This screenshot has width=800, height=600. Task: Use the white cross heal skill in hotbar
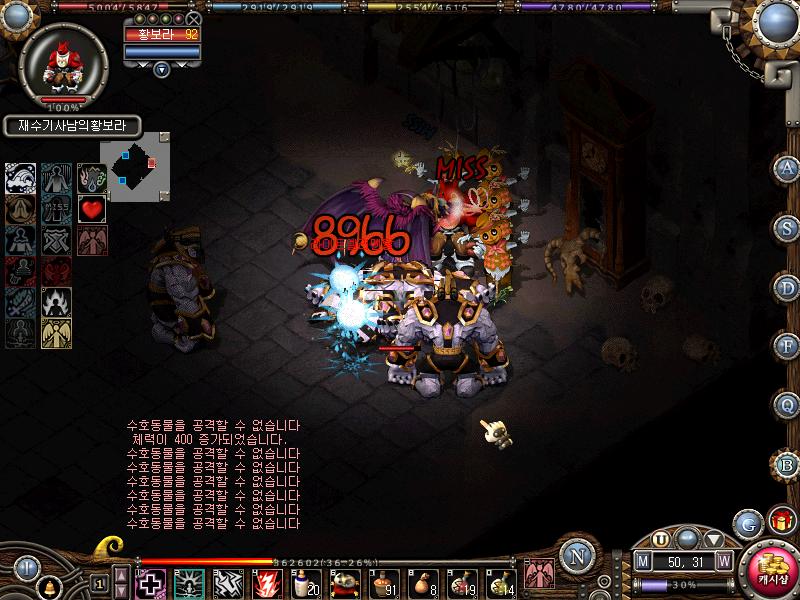tap(150, 582)
